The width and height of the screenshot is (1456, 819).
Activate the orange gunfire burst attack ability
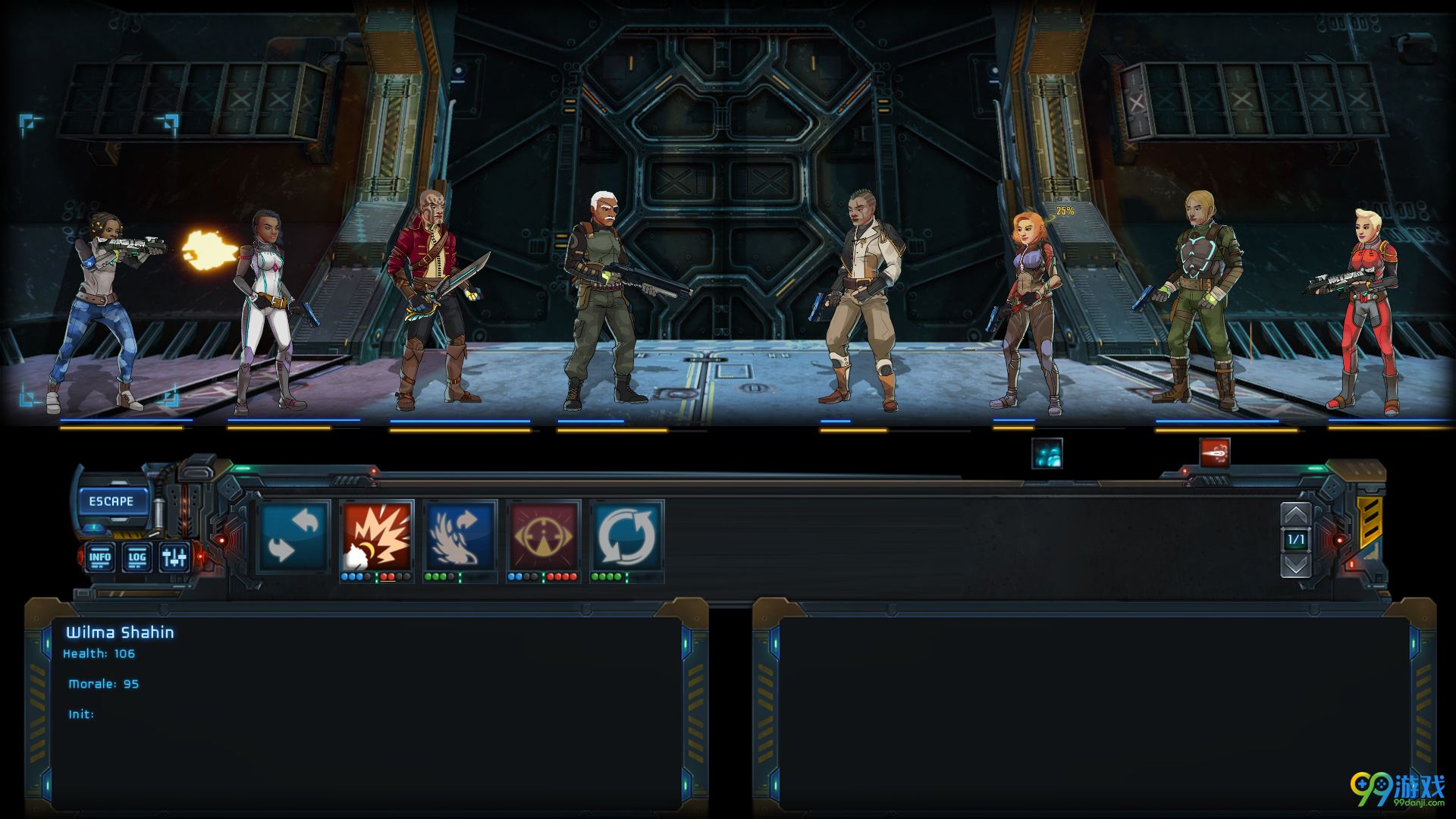(x=377, y=535)
